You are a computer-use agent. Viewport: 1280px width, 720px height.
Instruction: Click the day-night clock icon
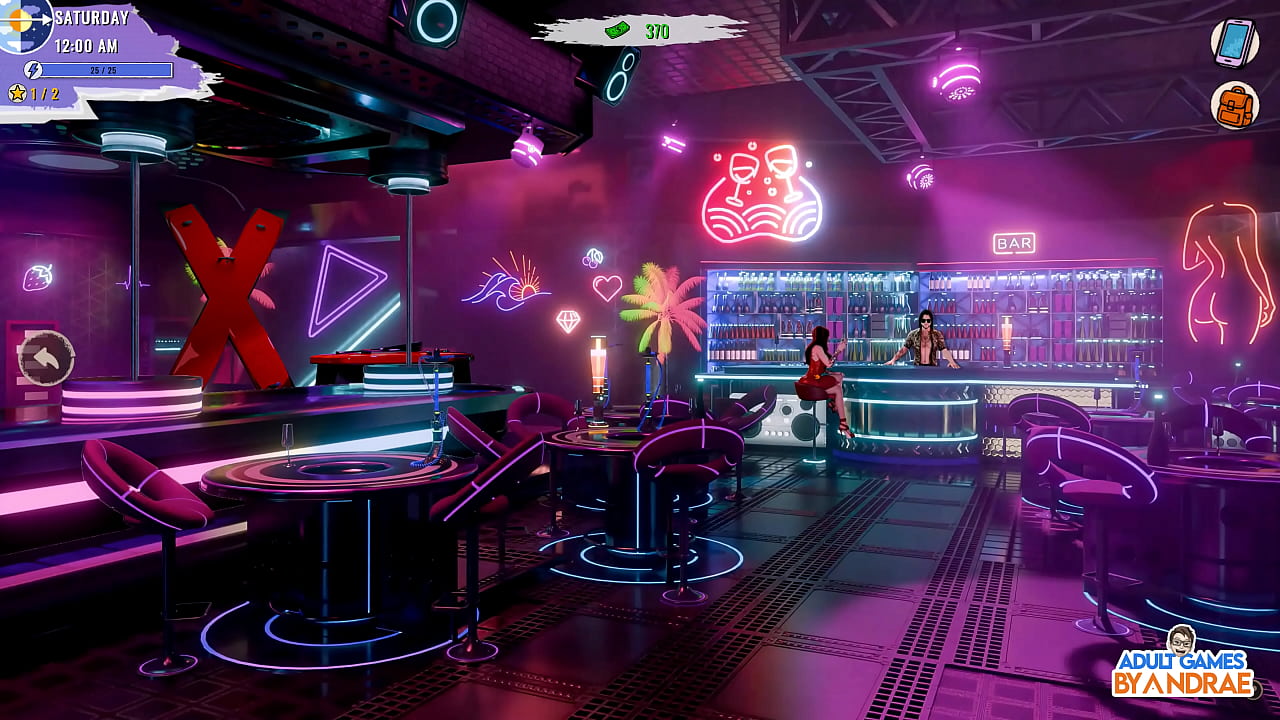[22, 22]
